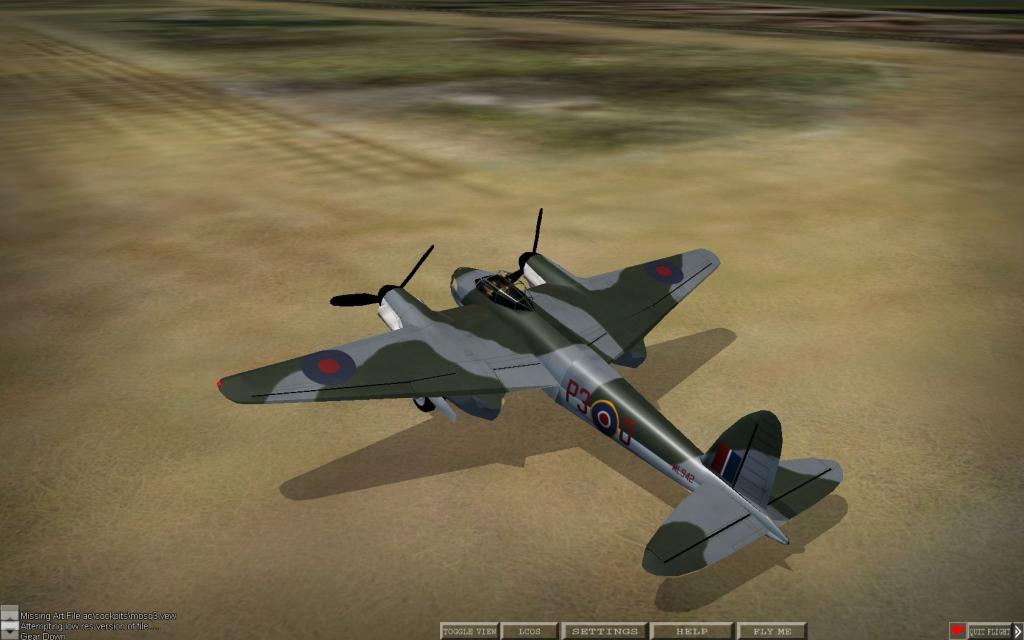Click the Toggle View button
The height and width of the screenshot is (640, 1024).
click(x=469, y=631)
